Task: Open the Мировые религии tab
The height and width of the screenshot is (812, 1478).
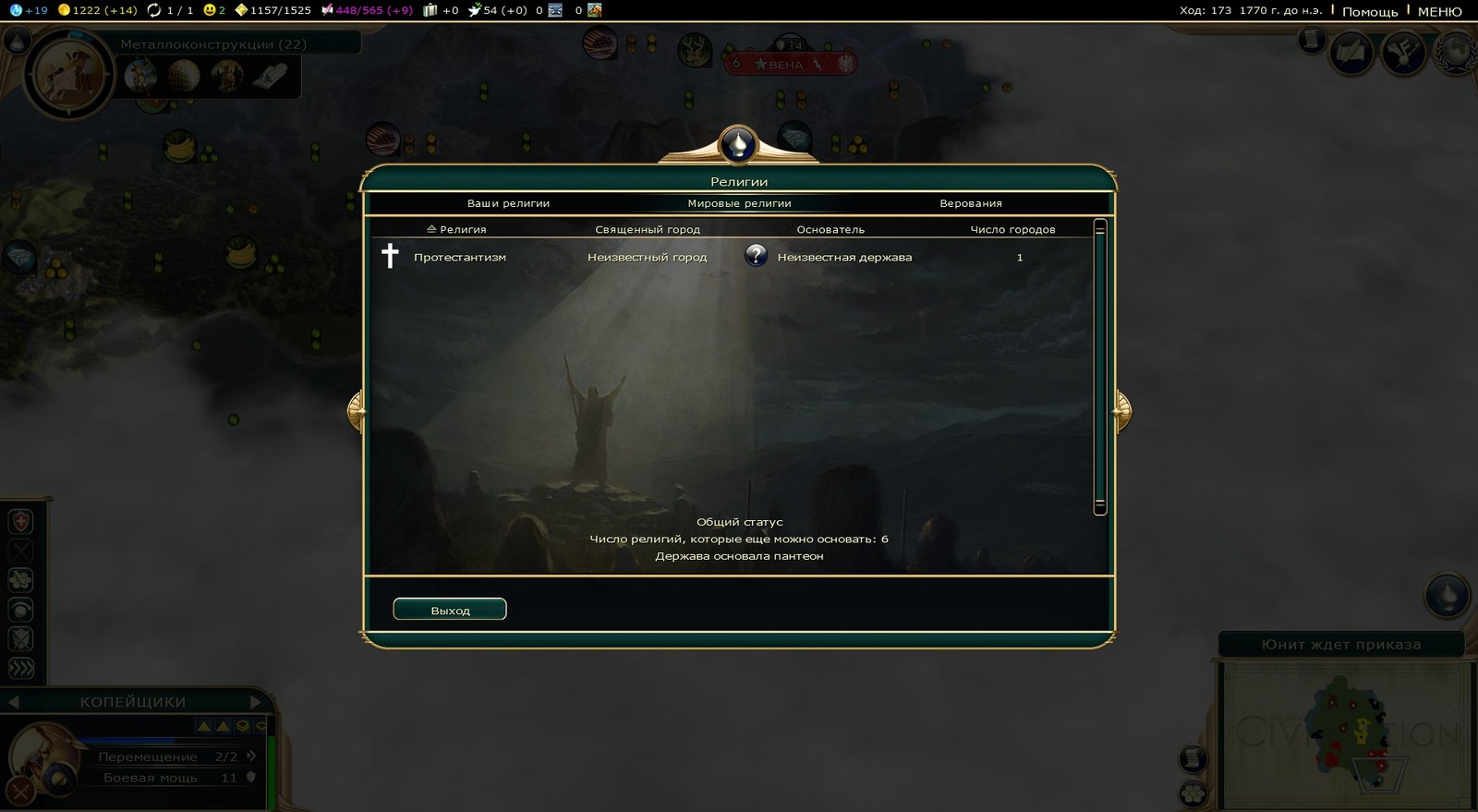Action: coord(739,203)
